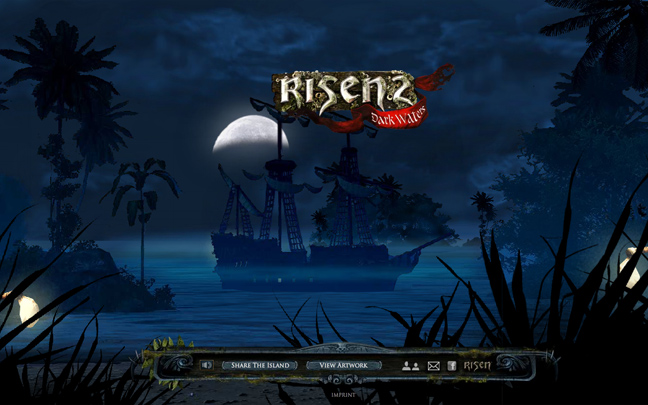
Task: Open the Imprint link
Action: coord(343,394)
